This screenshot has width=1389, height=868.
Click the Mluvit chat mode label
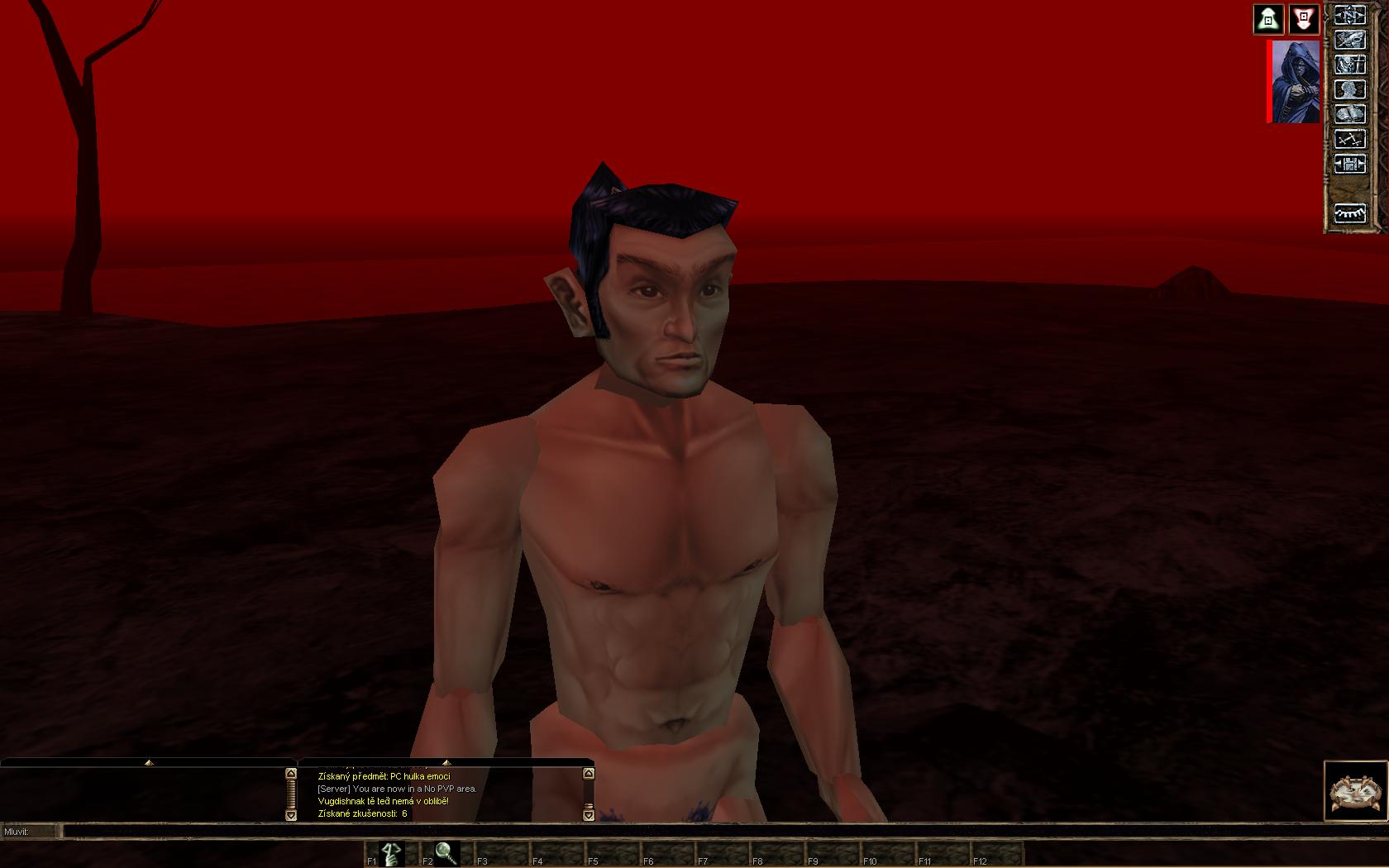coord(18,831)
